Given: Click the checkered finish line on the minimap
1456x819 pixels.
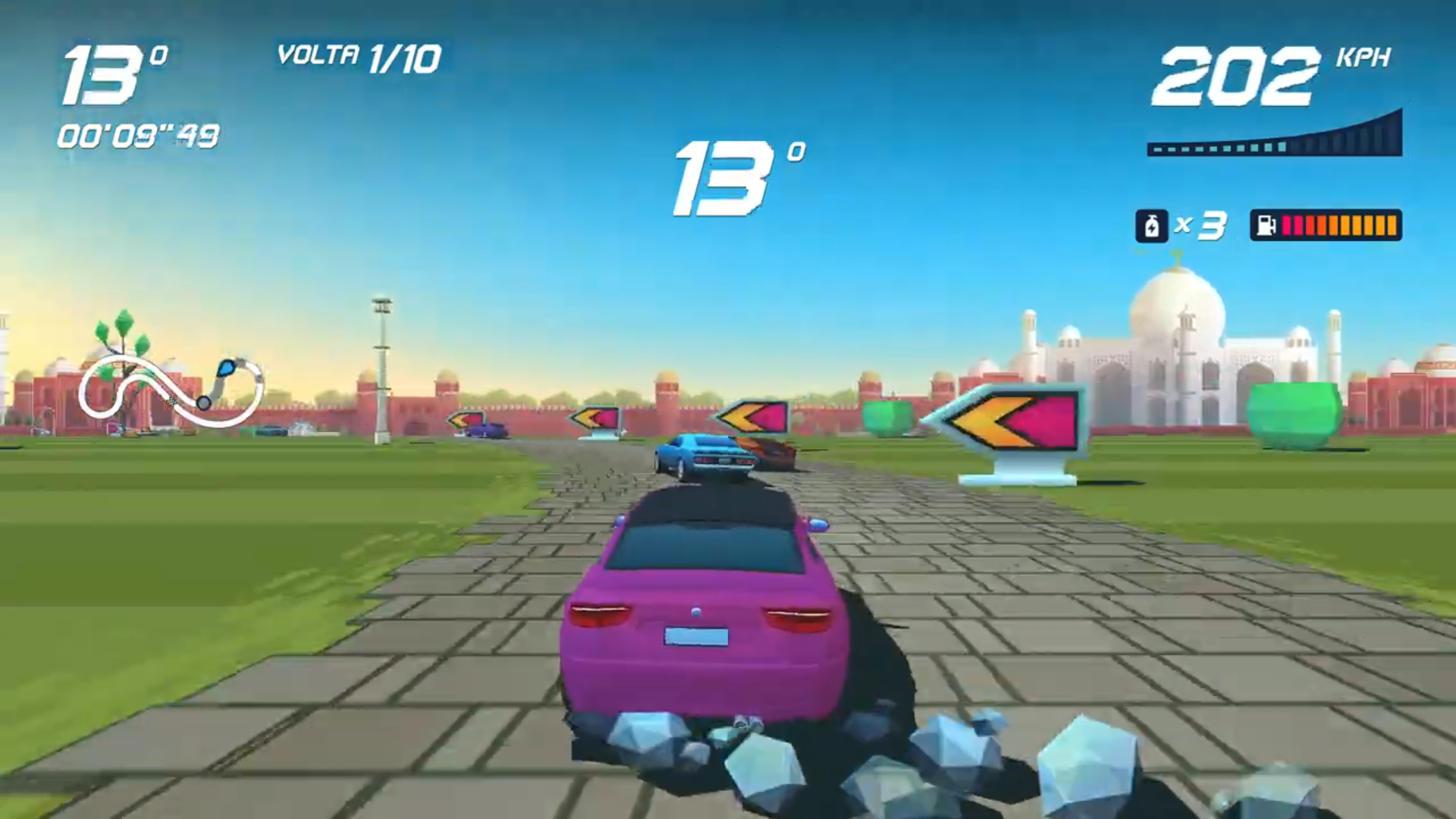Looking at the screenshot, I should point(171,401).
